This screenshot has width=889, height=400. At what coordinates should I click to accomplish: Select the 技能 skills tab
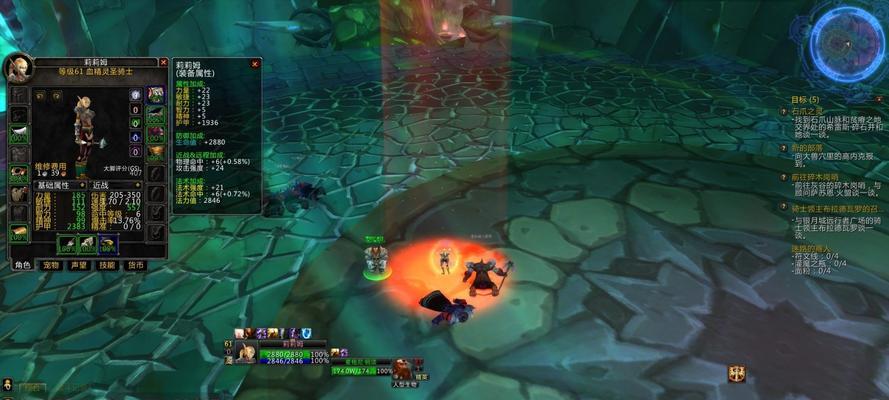click(x=106, y=265)
